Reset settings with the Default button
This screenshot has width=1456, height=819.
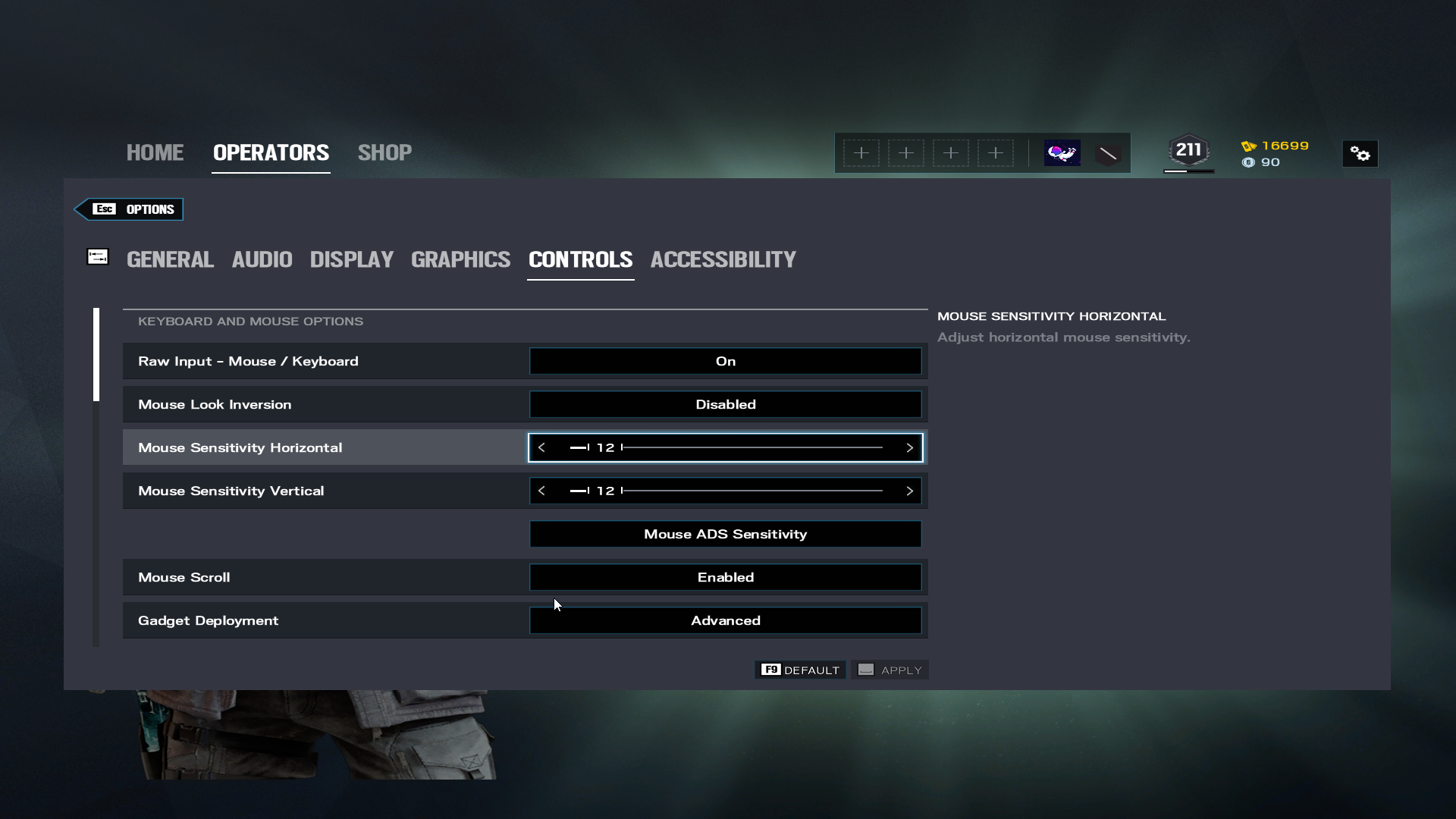tap(801, 670)
